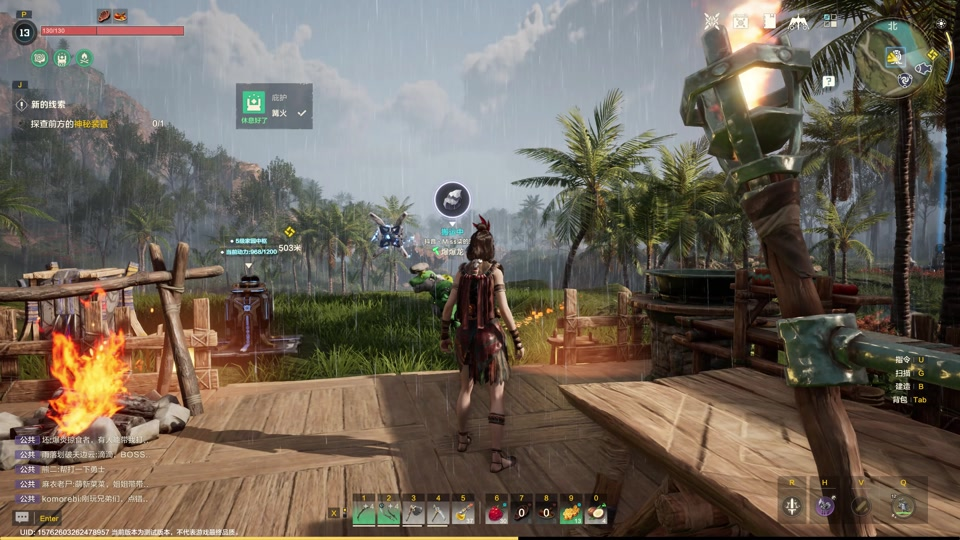Screen dimensions: 960x540
Task: Open the winged mount icon in top bar
Action: pos(799,21)
